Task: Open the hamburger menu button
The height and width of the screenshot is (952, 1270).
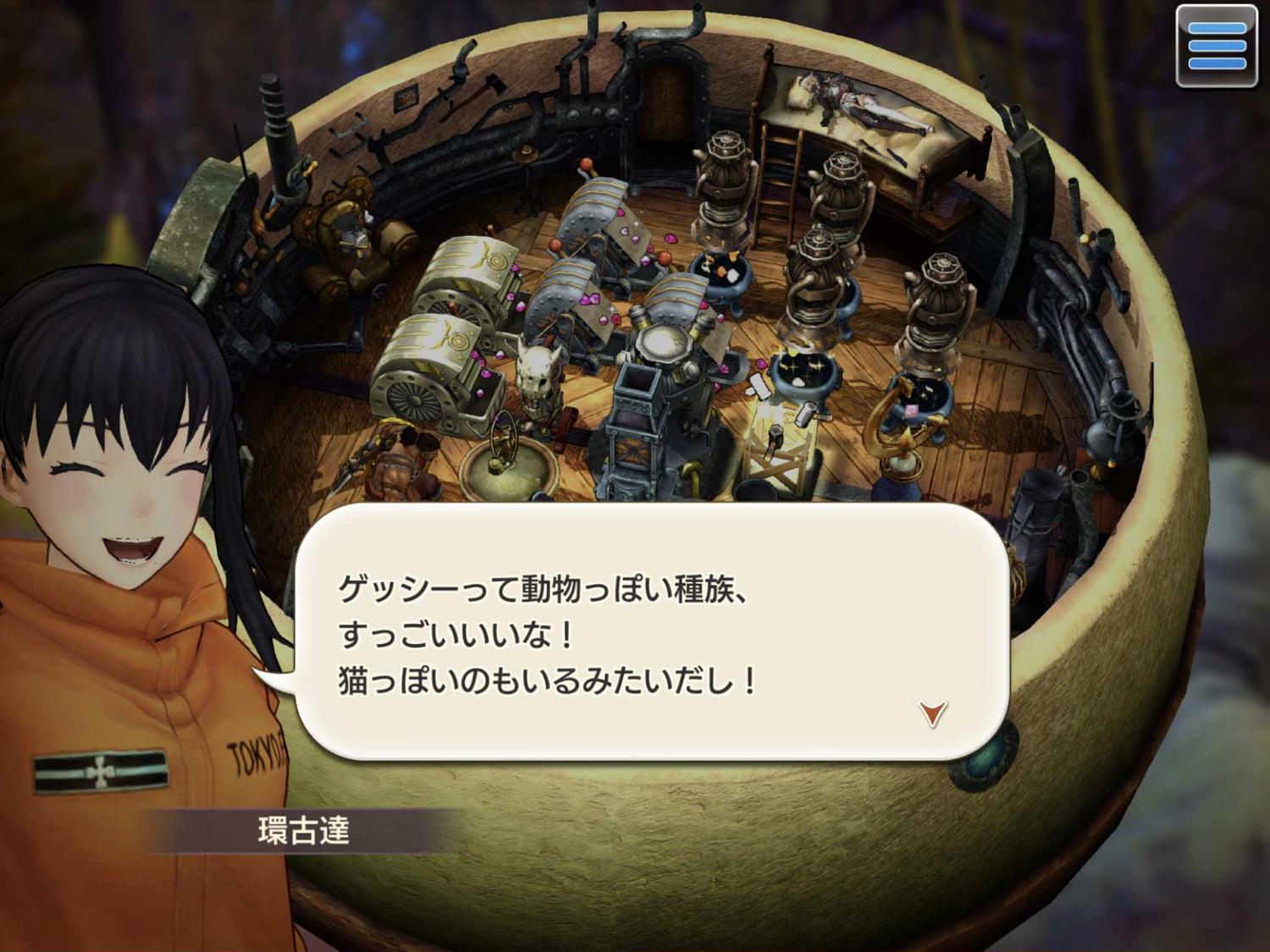Action: pyautogui.click(x=1217, y=46)
